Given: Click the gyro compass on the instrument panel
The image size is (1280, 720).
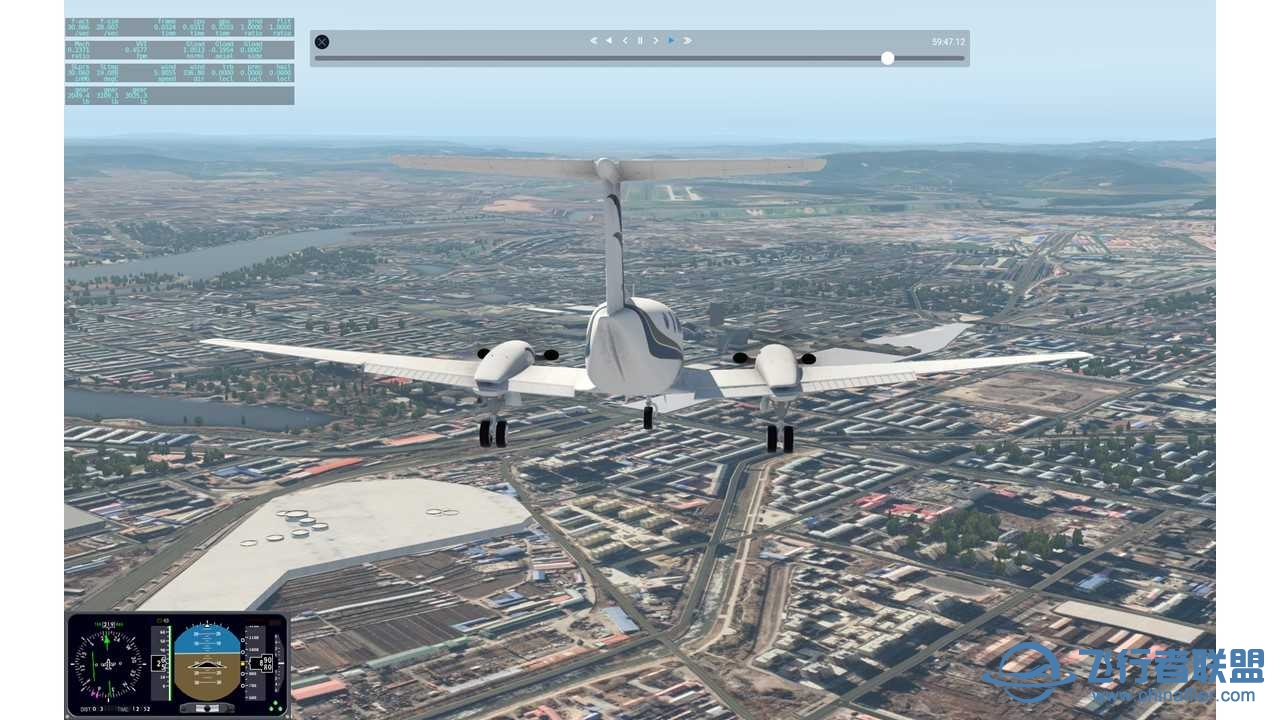Looking at the screenshot, I should coord(108,663).
